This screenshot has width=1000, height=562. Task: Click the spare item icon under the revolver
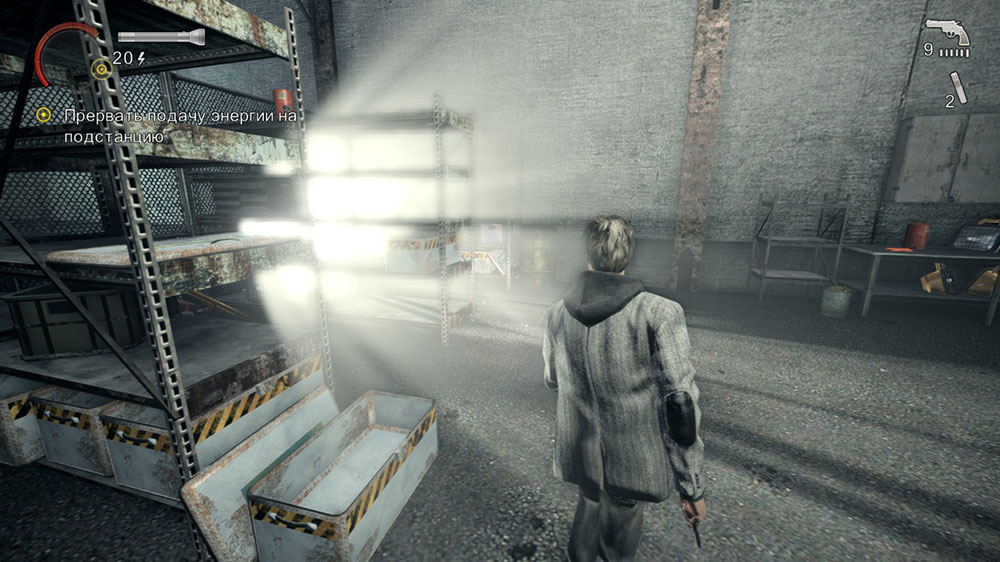[x=962, y=89]
